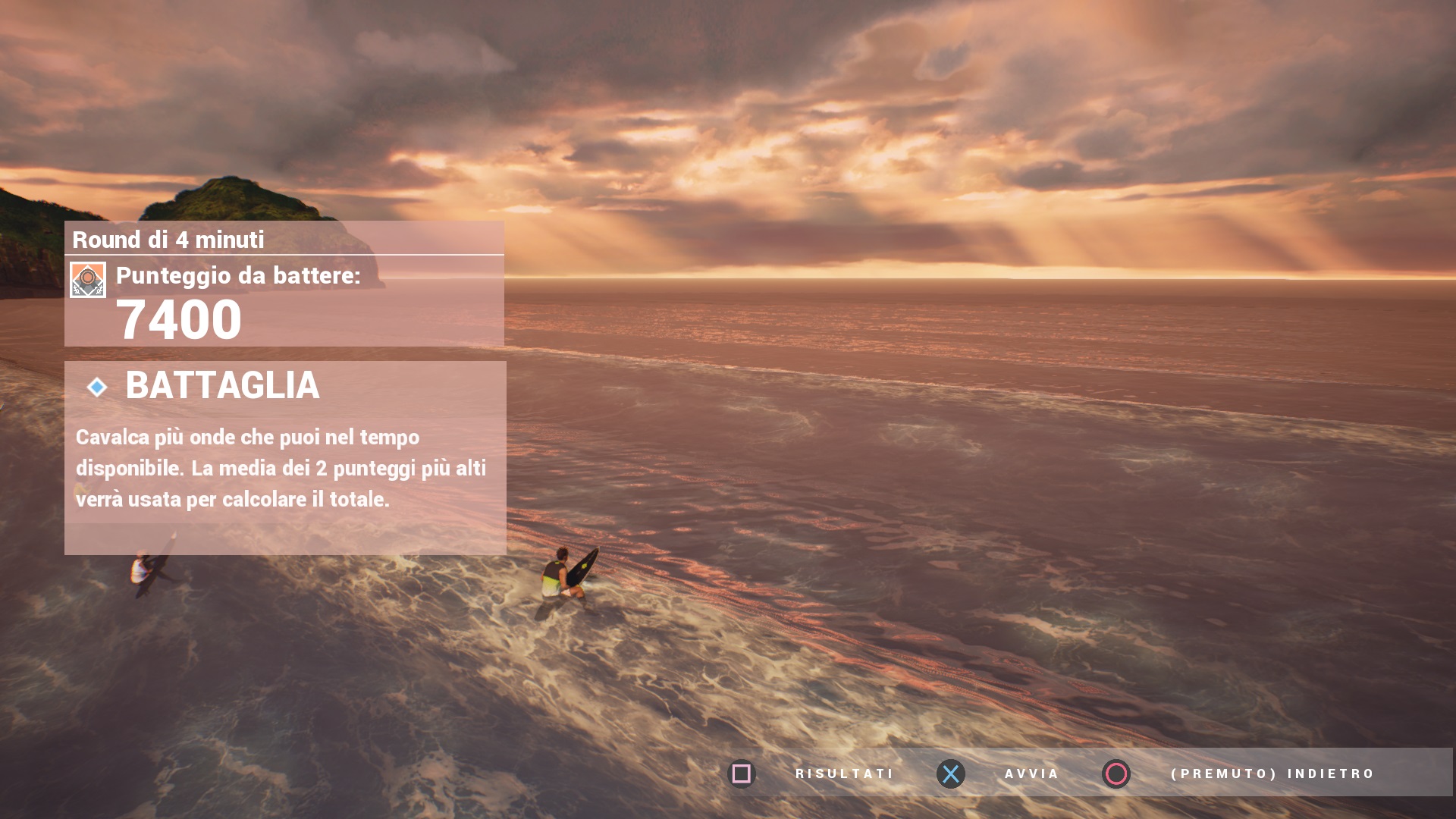Start the round with the AVVIA label

coord(1031,773)
